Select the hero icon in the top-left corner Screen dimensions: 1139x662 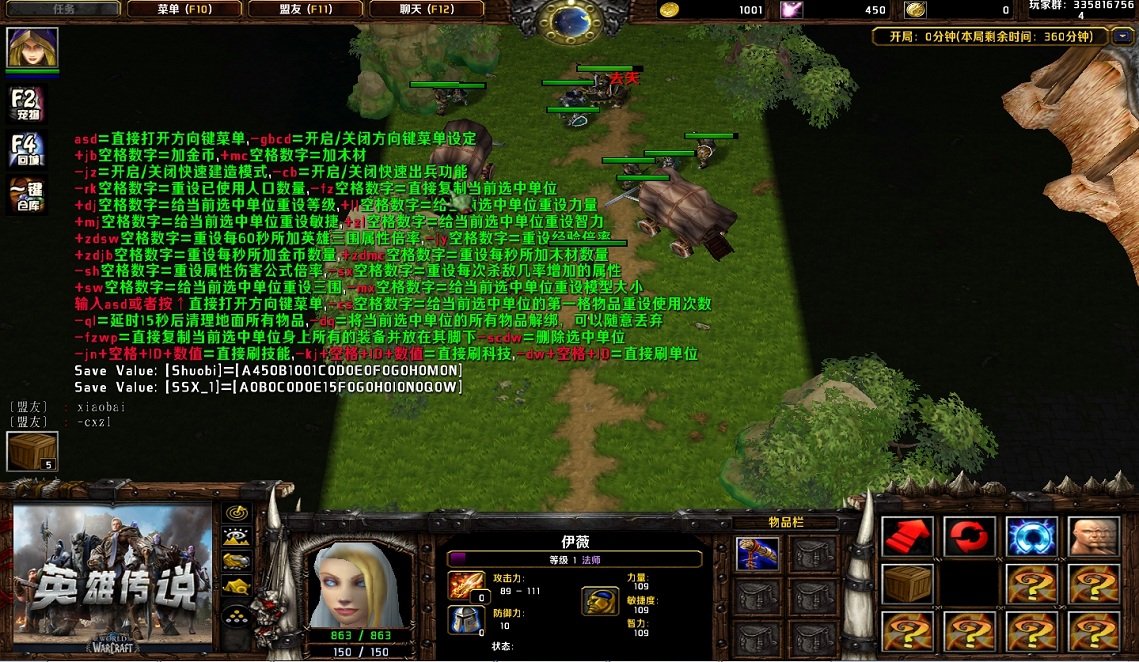(x=33, y=47)
